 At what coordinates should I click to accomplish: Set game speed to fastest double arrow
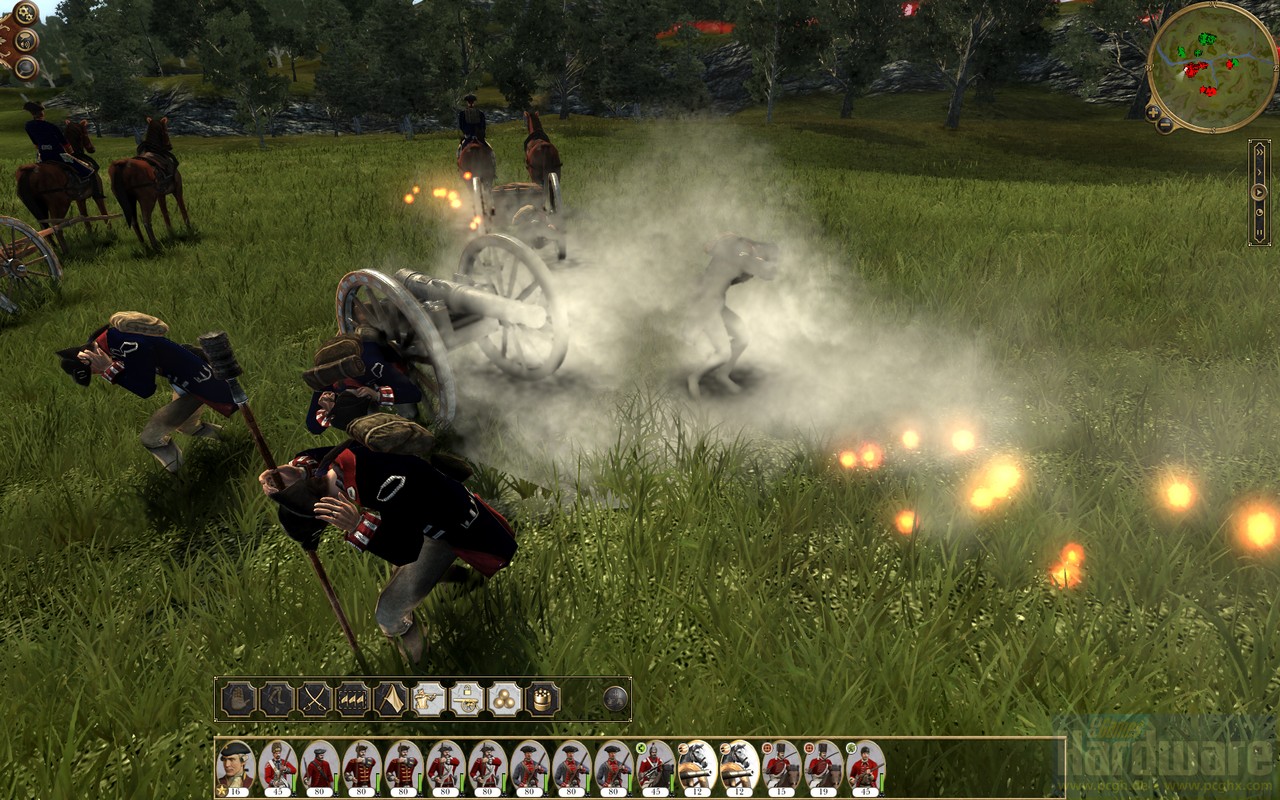pyautogui.click(x=1259, y=155)
